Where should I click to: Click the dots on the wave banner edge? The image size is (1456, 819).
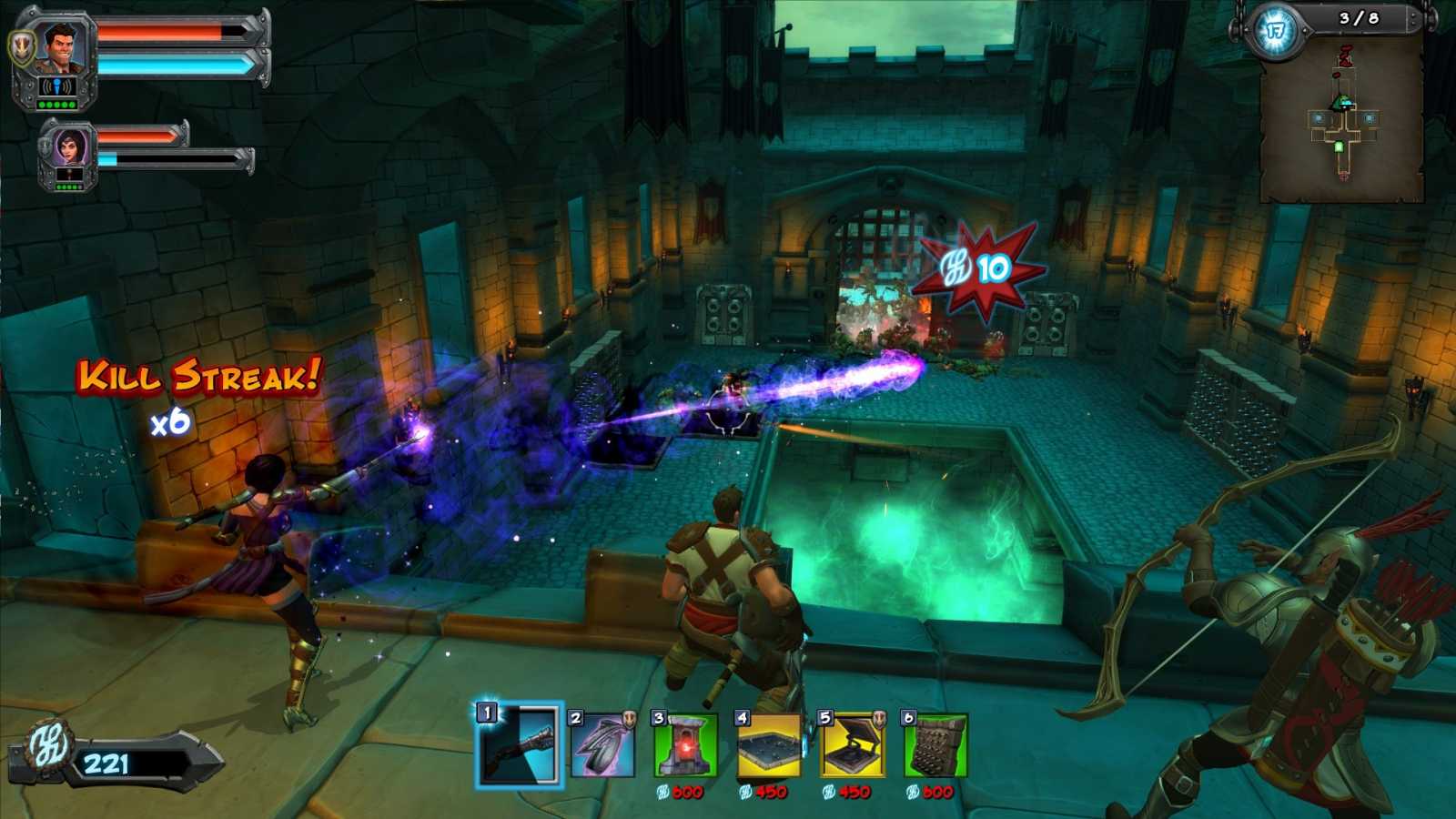(1413, 18)
